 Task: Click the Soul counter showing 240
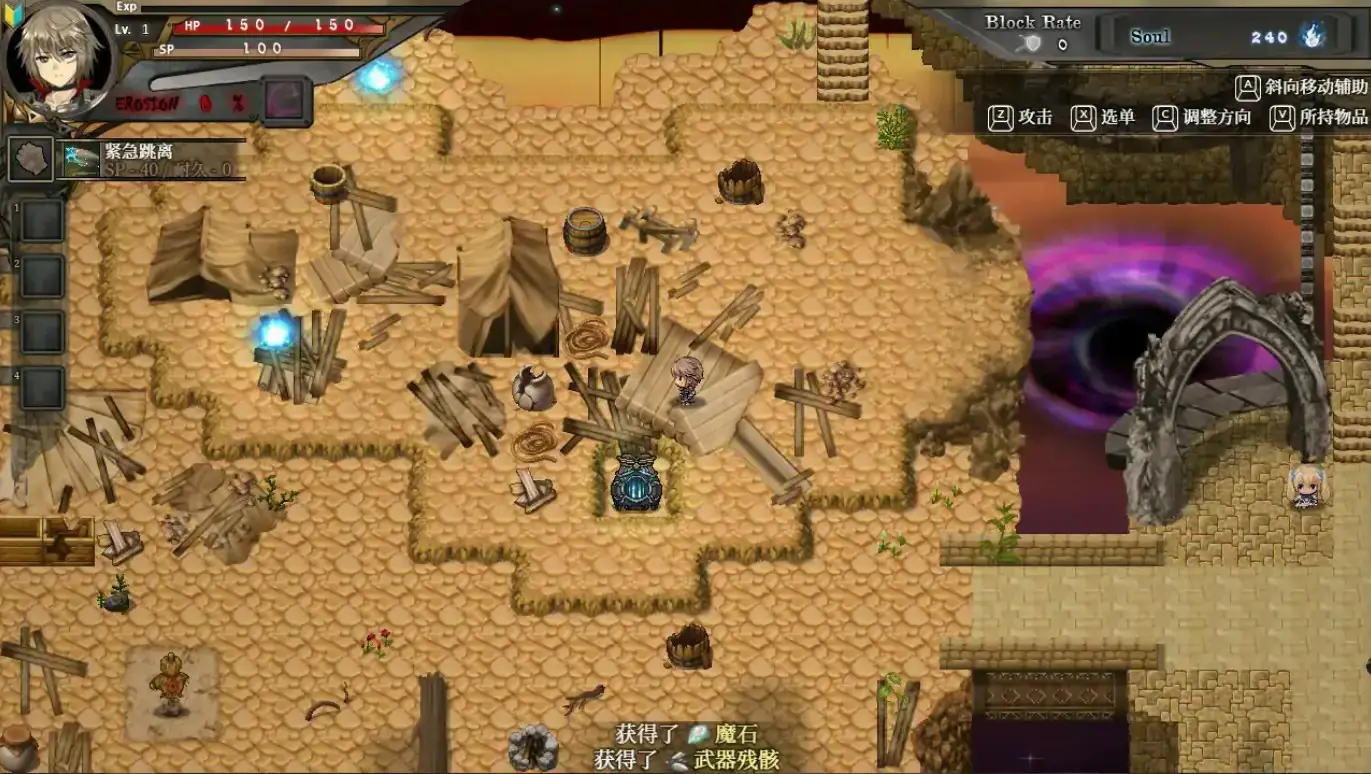click(x=1270, y=37)
